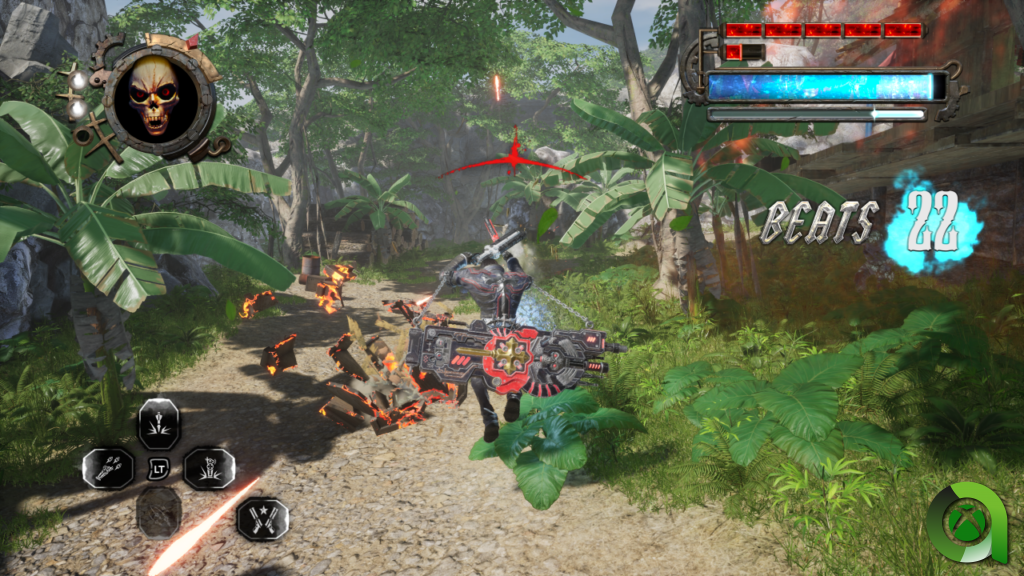Trigger the ground-burst totem ability icon
The image size is (1024, 576).
tap(209, 467)
